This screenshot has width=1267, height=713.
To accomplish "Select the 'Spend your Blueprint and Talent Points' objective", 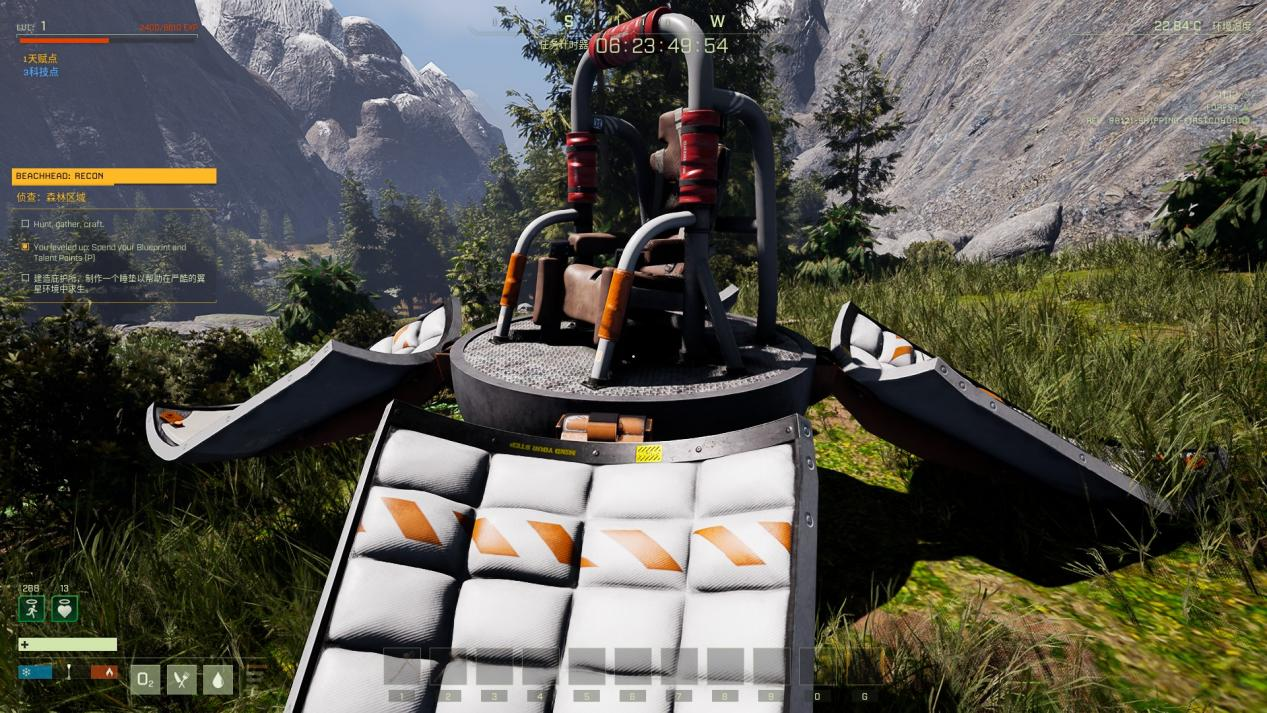I will point(109,251).
